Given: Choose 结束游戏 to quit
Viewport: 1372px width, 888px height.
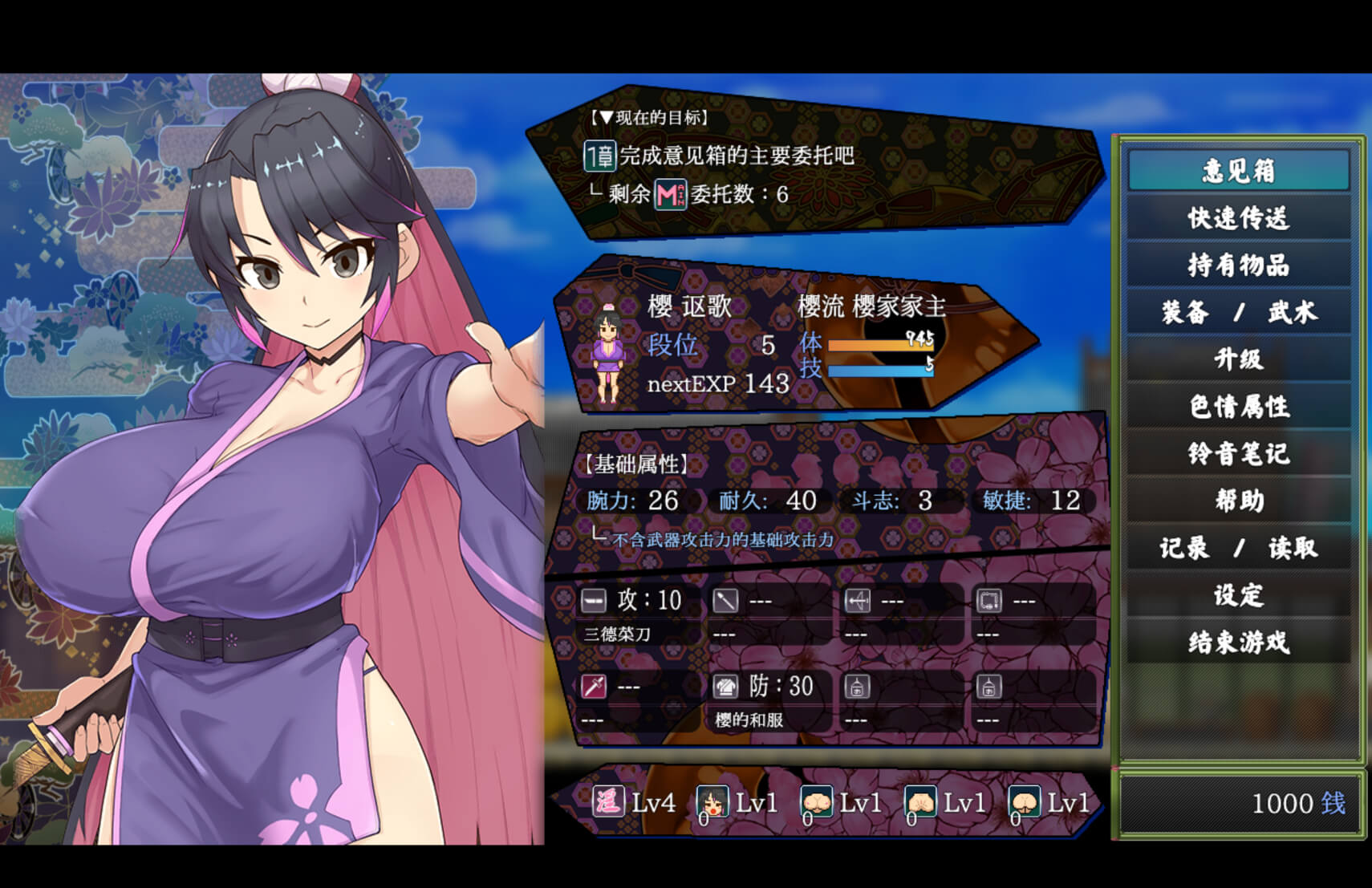Looking at the screenshot, I should click(1238, 642).
